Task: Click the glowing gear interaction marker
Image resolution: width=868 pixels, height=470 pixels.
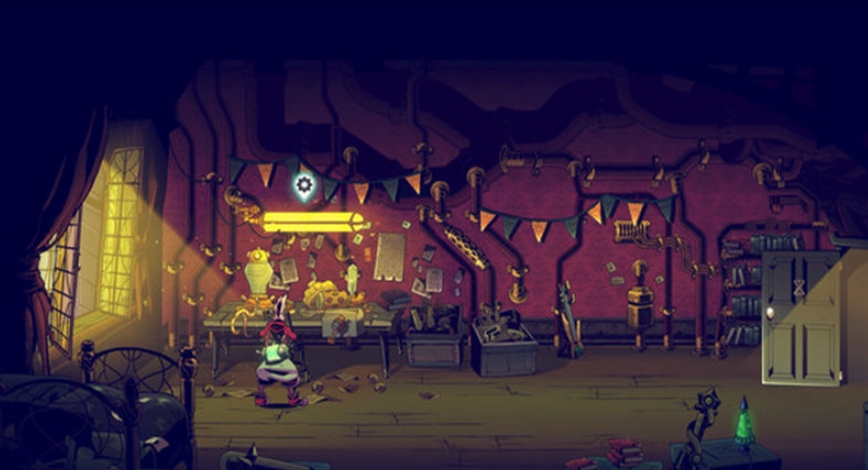Action: (304, 184)
